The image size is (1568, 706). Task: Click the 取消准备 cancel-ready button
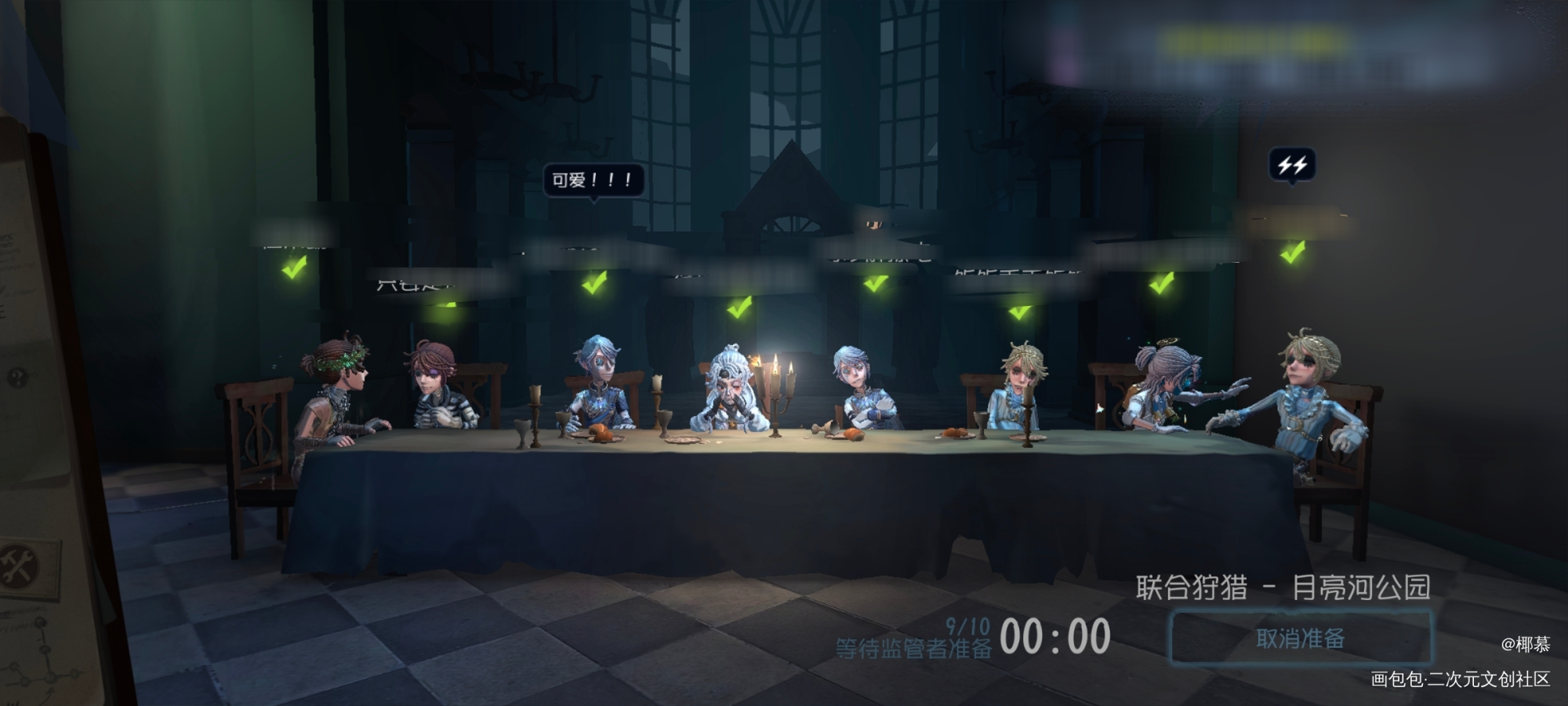point(1301,638)
